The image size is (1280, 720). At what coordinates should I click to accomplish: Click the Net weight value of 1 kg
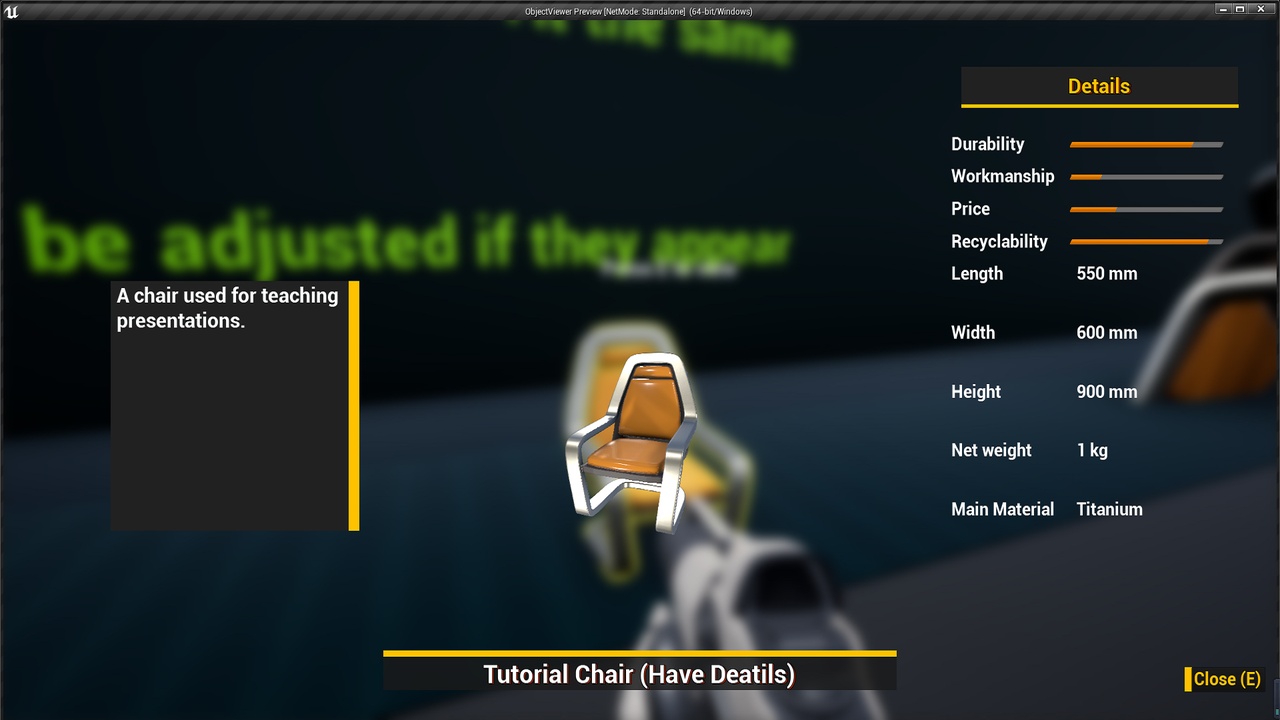click(x=1091, y=450)
